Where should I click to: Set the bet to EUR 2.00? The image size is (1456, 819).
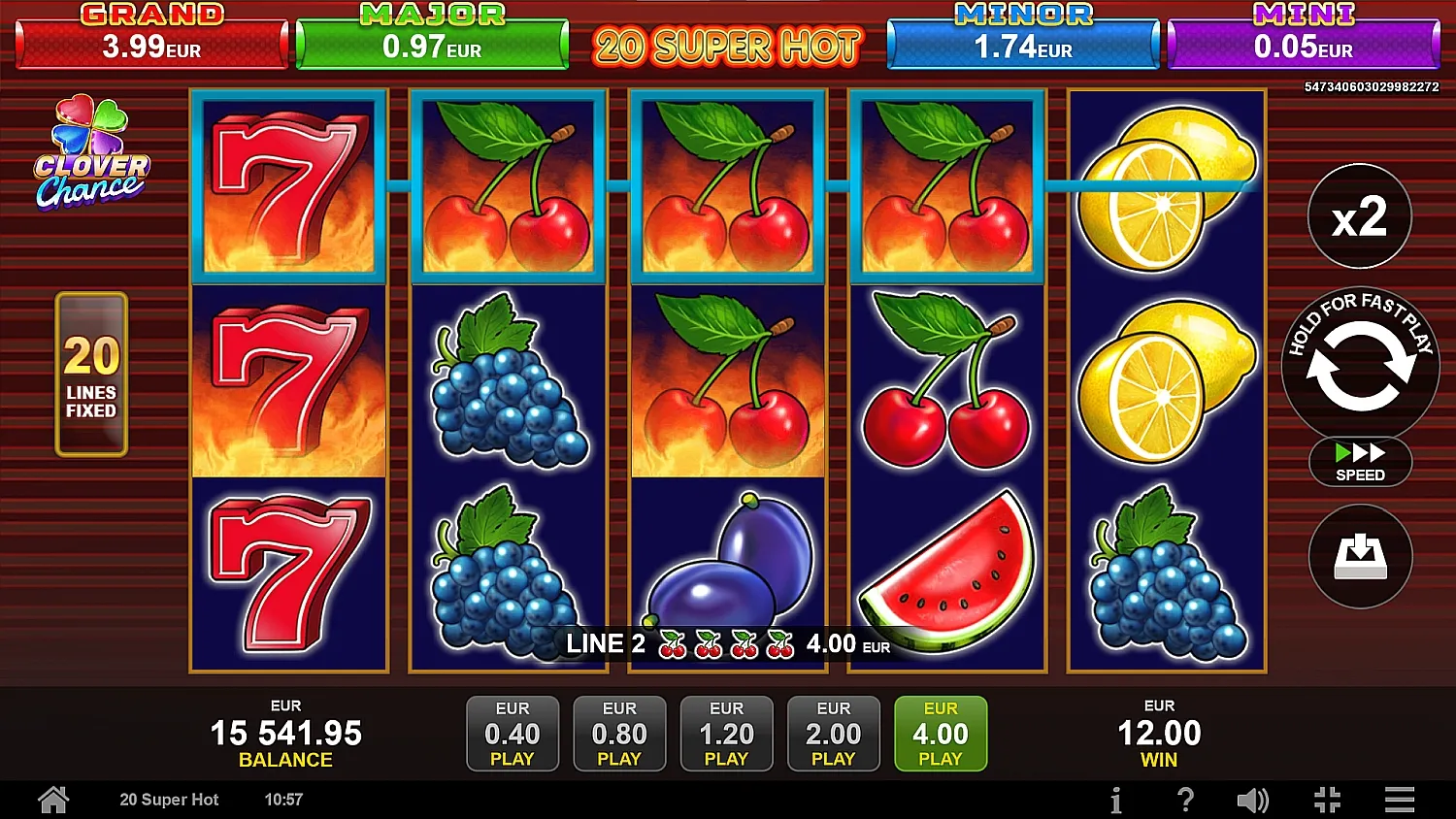point(833,734)
